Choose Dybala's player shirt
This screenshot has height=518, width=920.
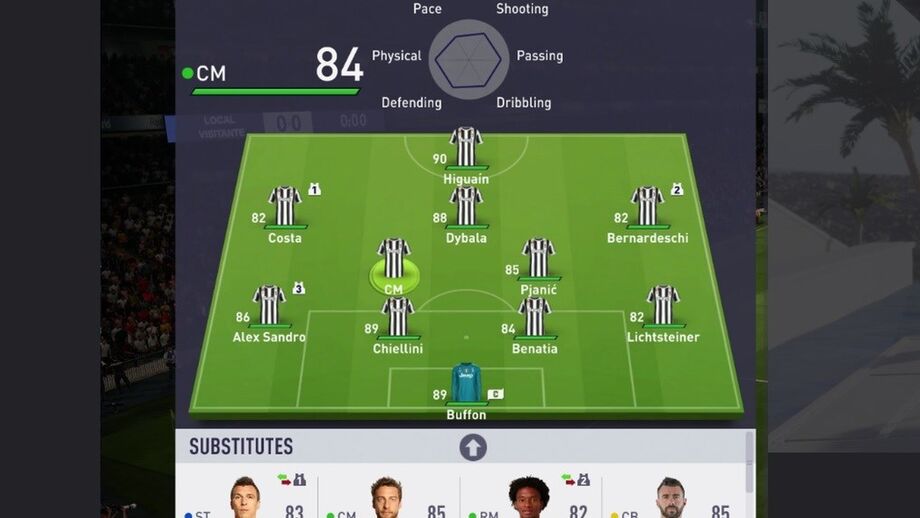coord(466,207)
